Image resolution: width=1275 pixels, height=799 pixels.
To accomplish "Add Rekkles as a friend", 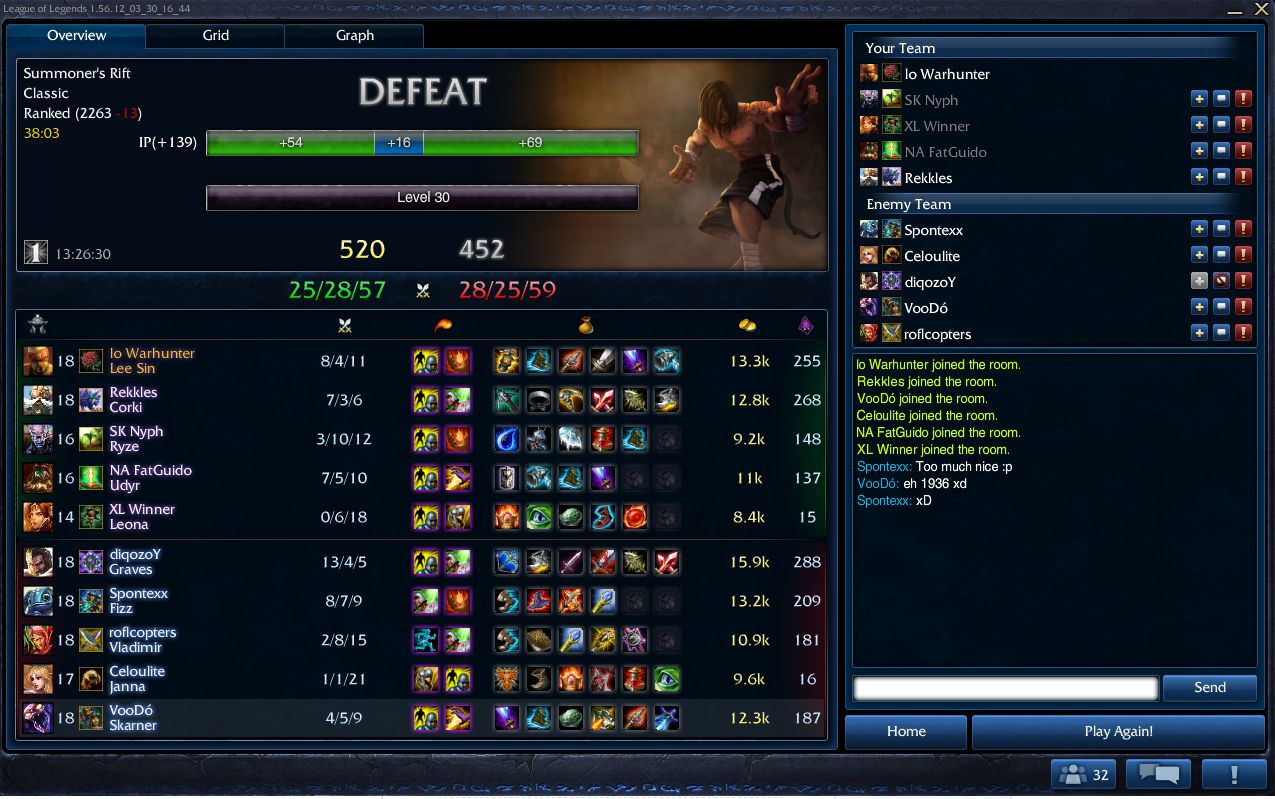I will 1199,177.
